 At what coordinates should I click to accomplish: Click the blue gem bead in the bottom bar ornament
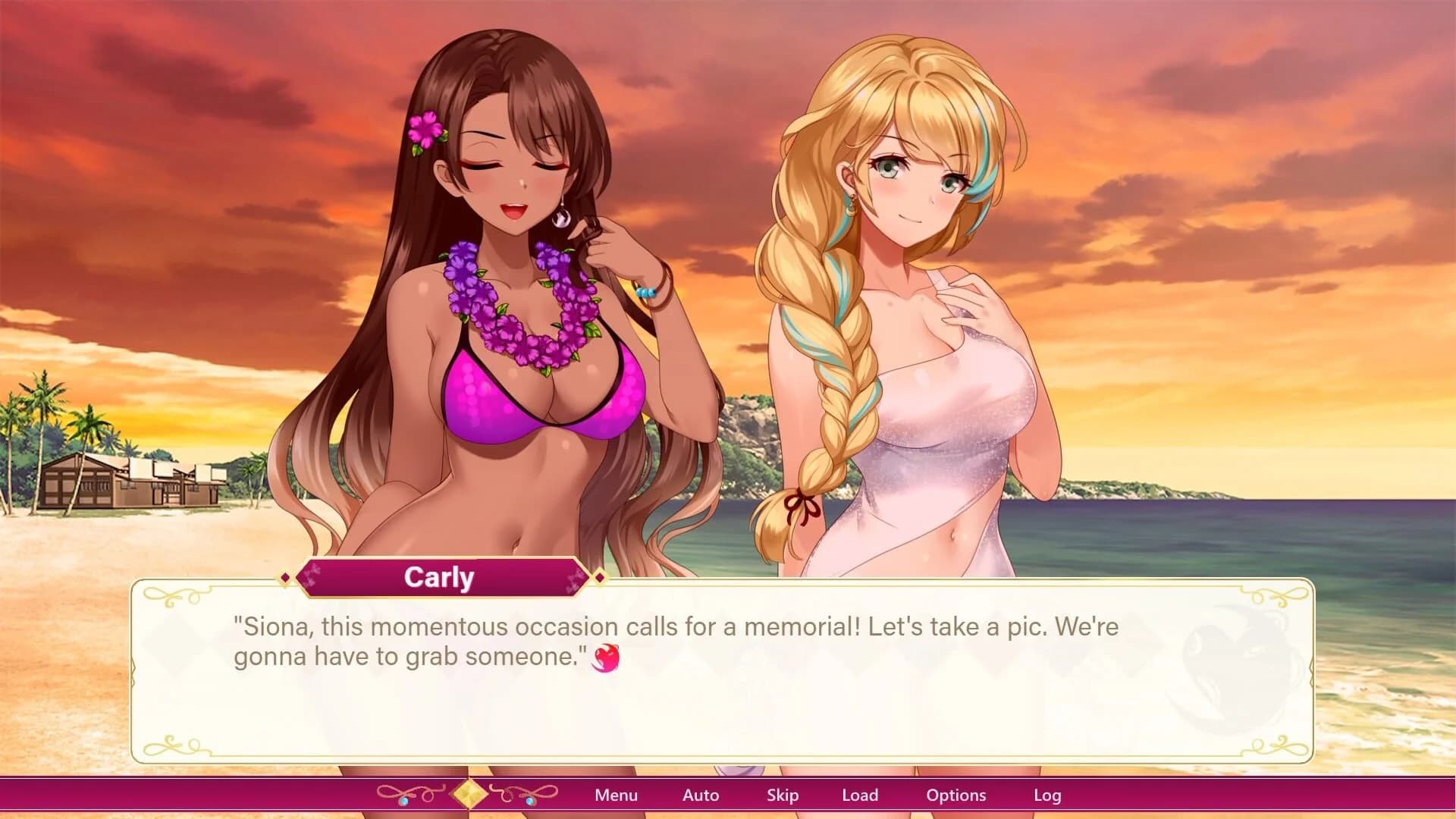click(x=404, y=802)
